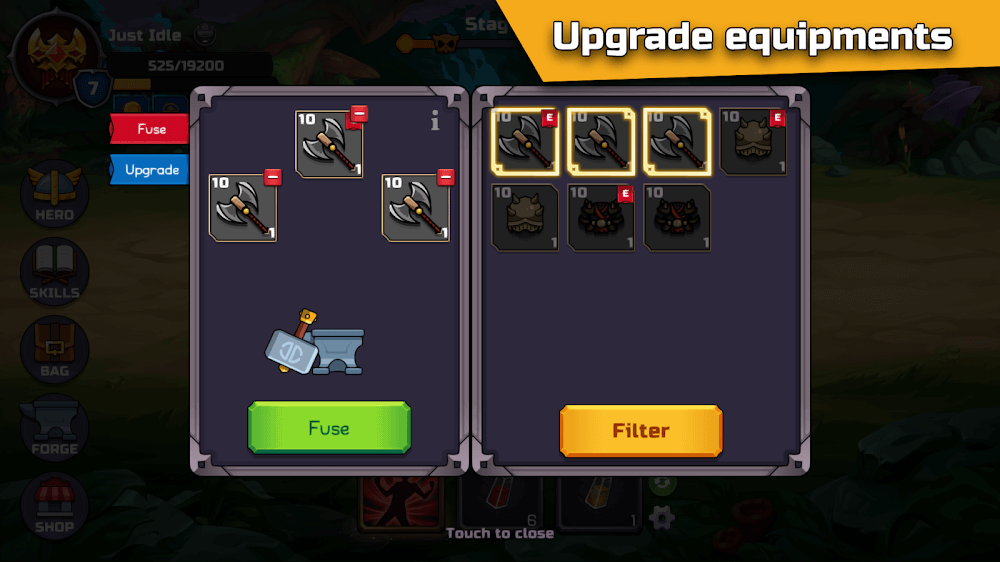Open the Shop

click(x=54, y=505)
